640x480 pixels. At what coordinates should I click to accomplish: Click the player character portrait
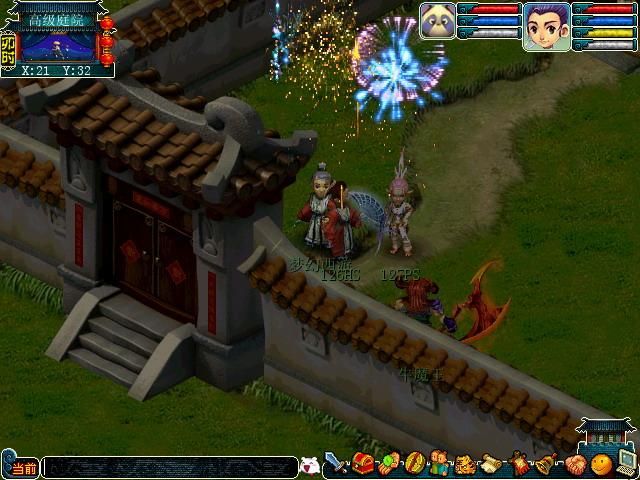(x=546, y=24)
